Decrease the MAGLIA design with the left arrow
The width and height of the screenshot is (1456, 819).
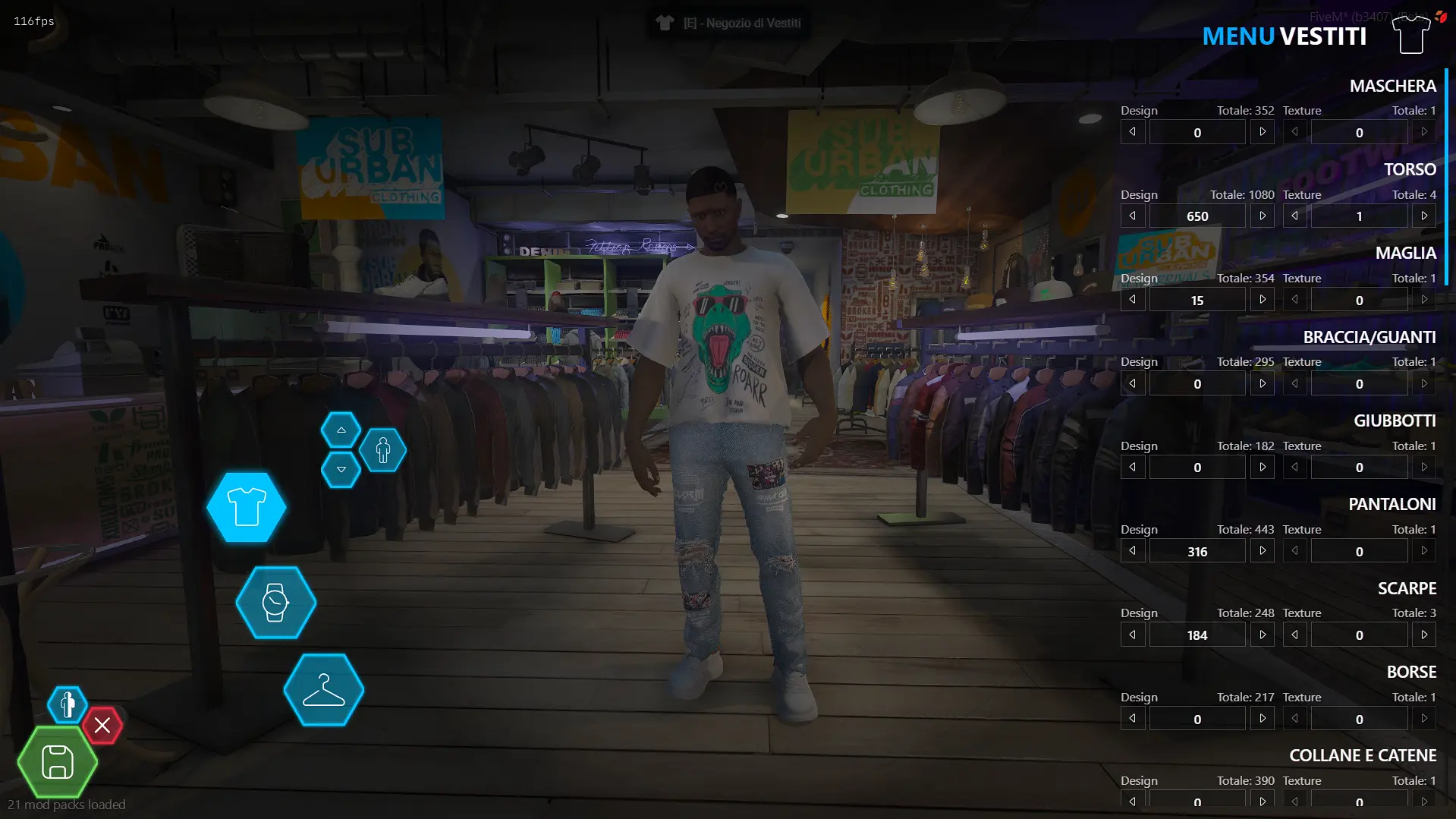[1132, 299]
